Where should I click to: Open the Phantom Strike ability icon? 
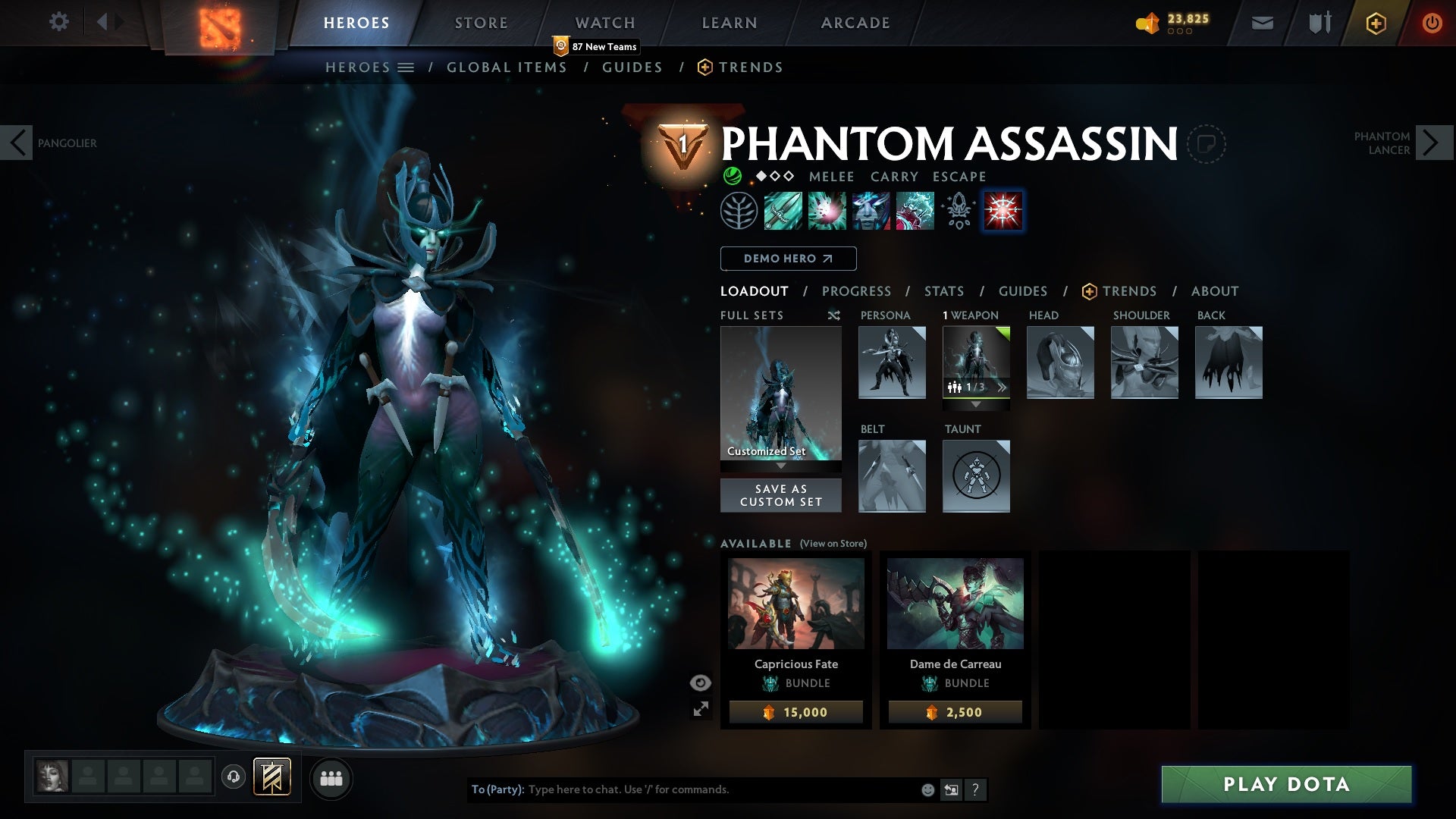click(828, 212)
